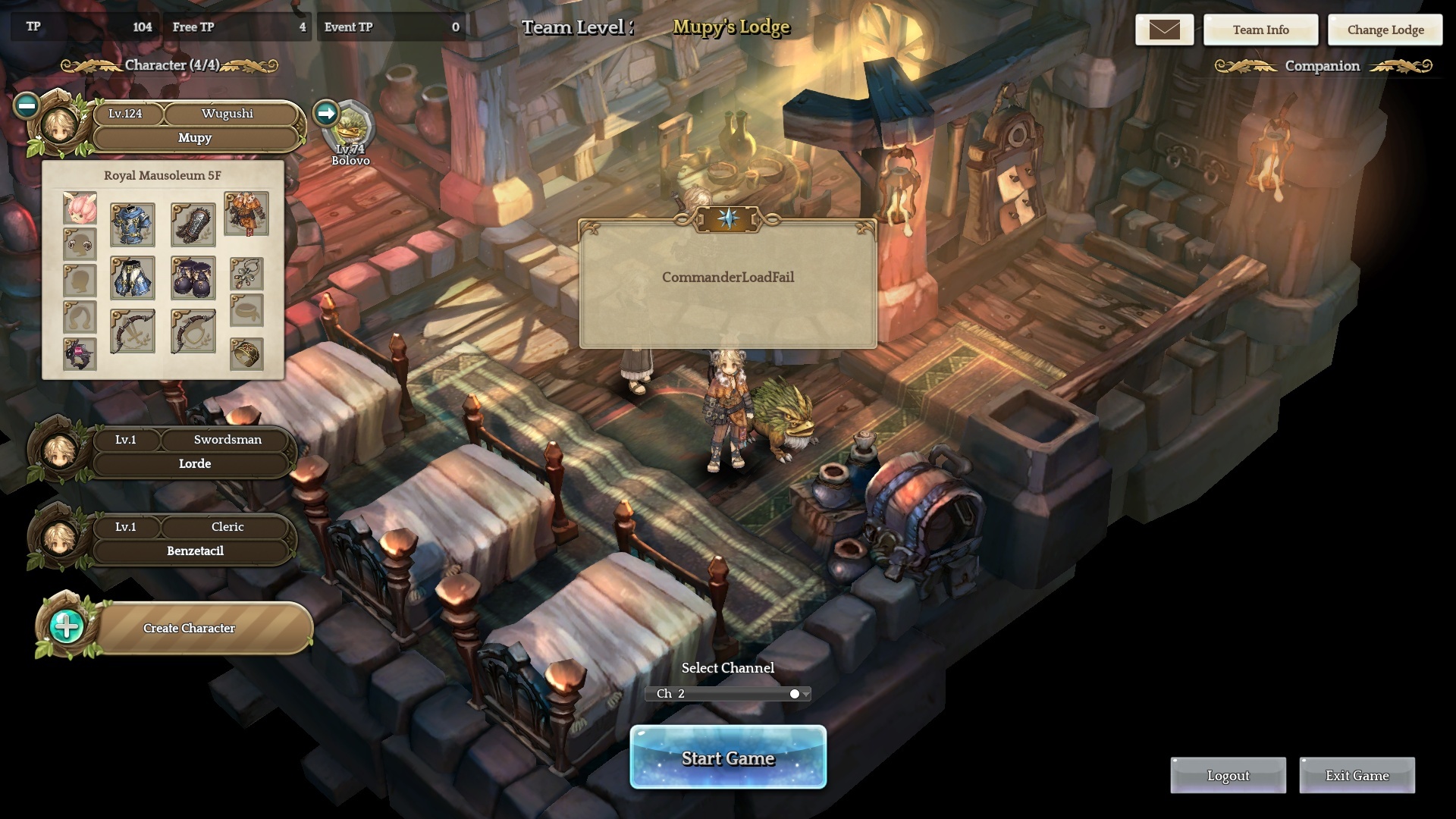The width and height of the screenshot is (1456, 819).
Task: Open the Select Channel dropdown
Action: pyautogui.click(x=727, y=693)
